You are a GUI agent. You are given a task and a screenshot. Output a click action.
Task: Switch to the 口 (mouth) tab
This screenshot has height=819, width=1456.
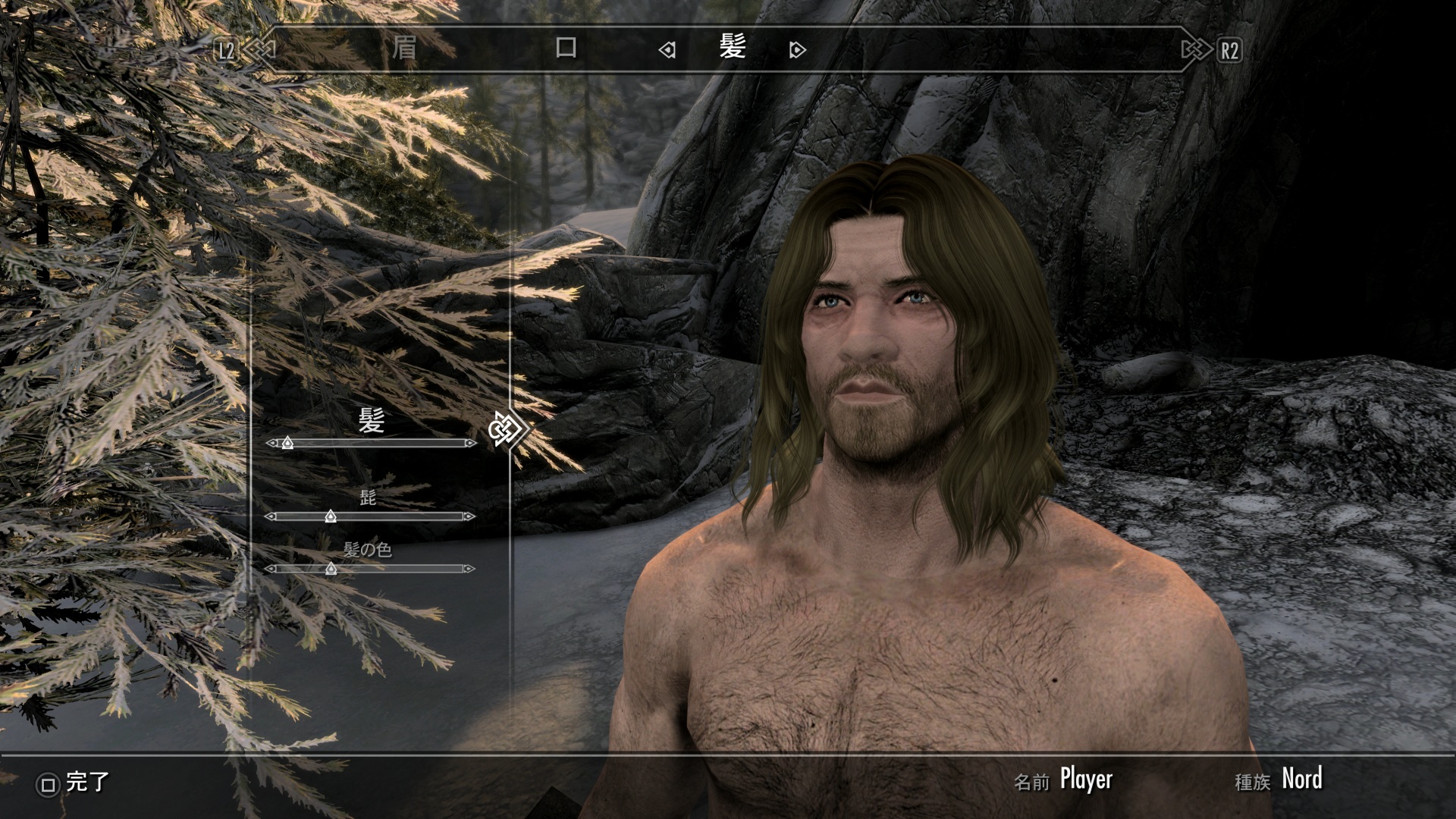(566, 49)
